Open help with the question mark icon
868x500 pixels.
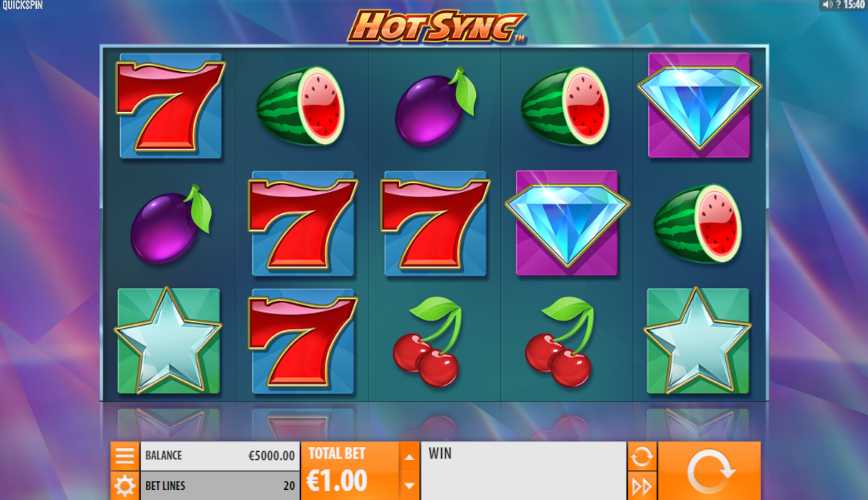(x=838, y=5)
